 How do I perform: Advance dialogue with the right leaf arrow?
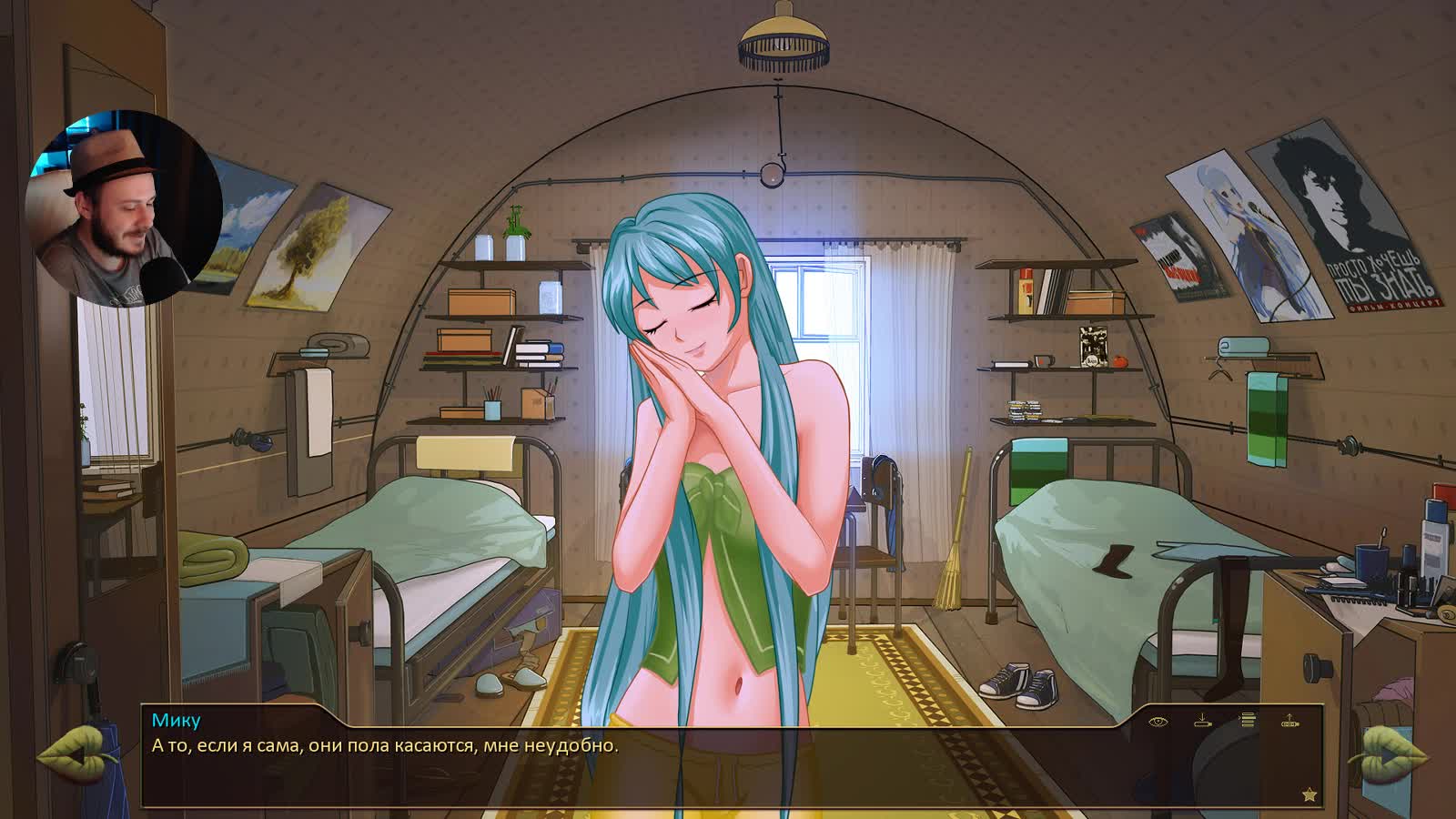1386,755
